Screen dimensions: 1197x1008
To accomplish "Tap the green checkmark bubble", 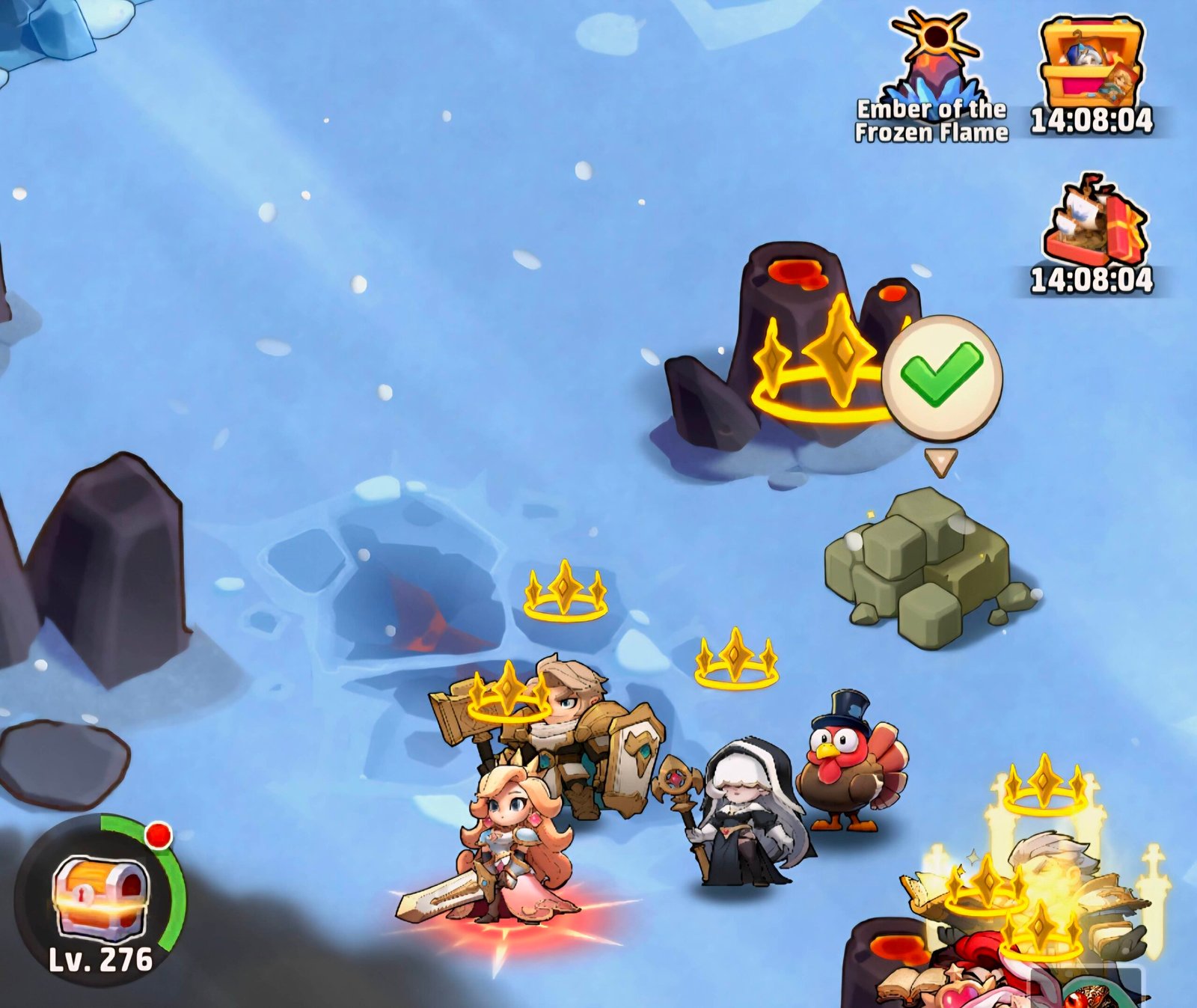I will click(941, 376).
